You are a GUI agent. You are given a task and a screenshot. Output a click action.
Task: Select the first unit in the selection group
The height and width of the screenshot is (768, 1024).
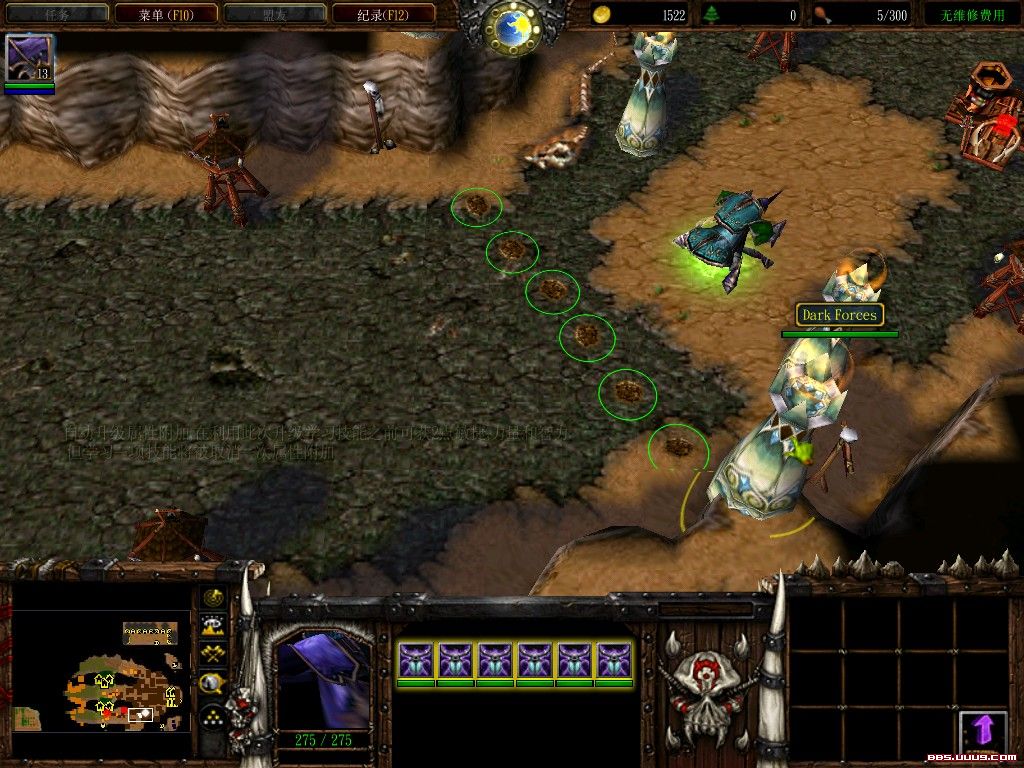[416, 660]
